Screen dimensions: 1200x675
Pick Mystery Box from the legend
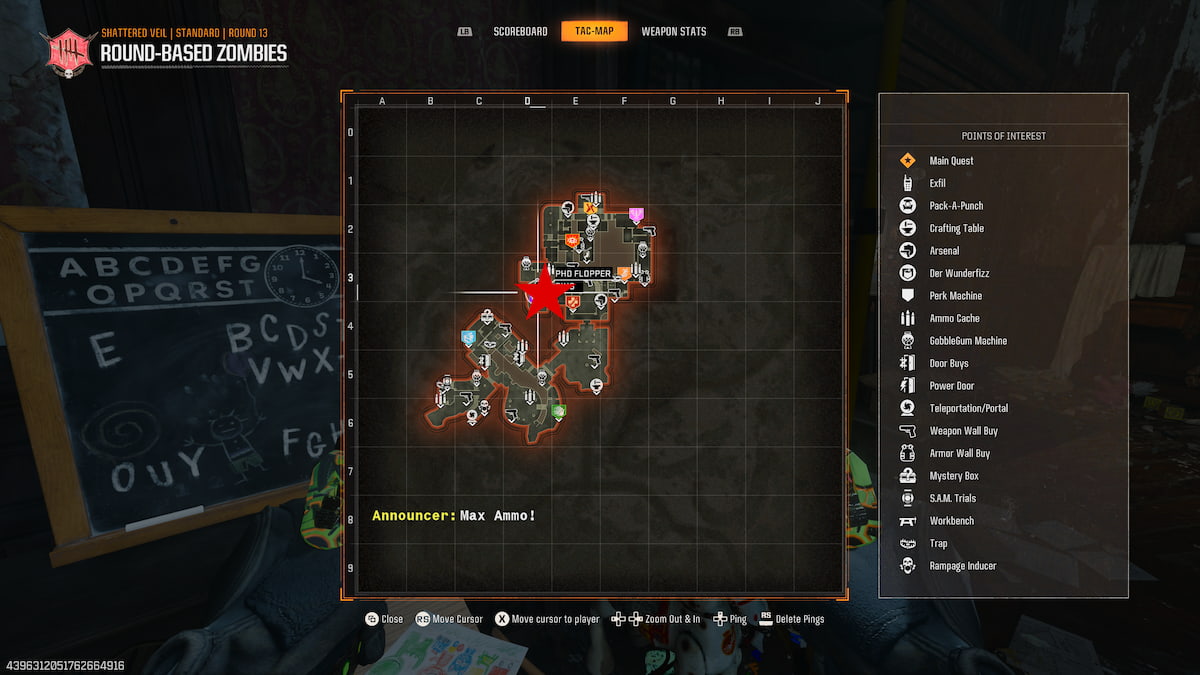[x=953, y=476]
